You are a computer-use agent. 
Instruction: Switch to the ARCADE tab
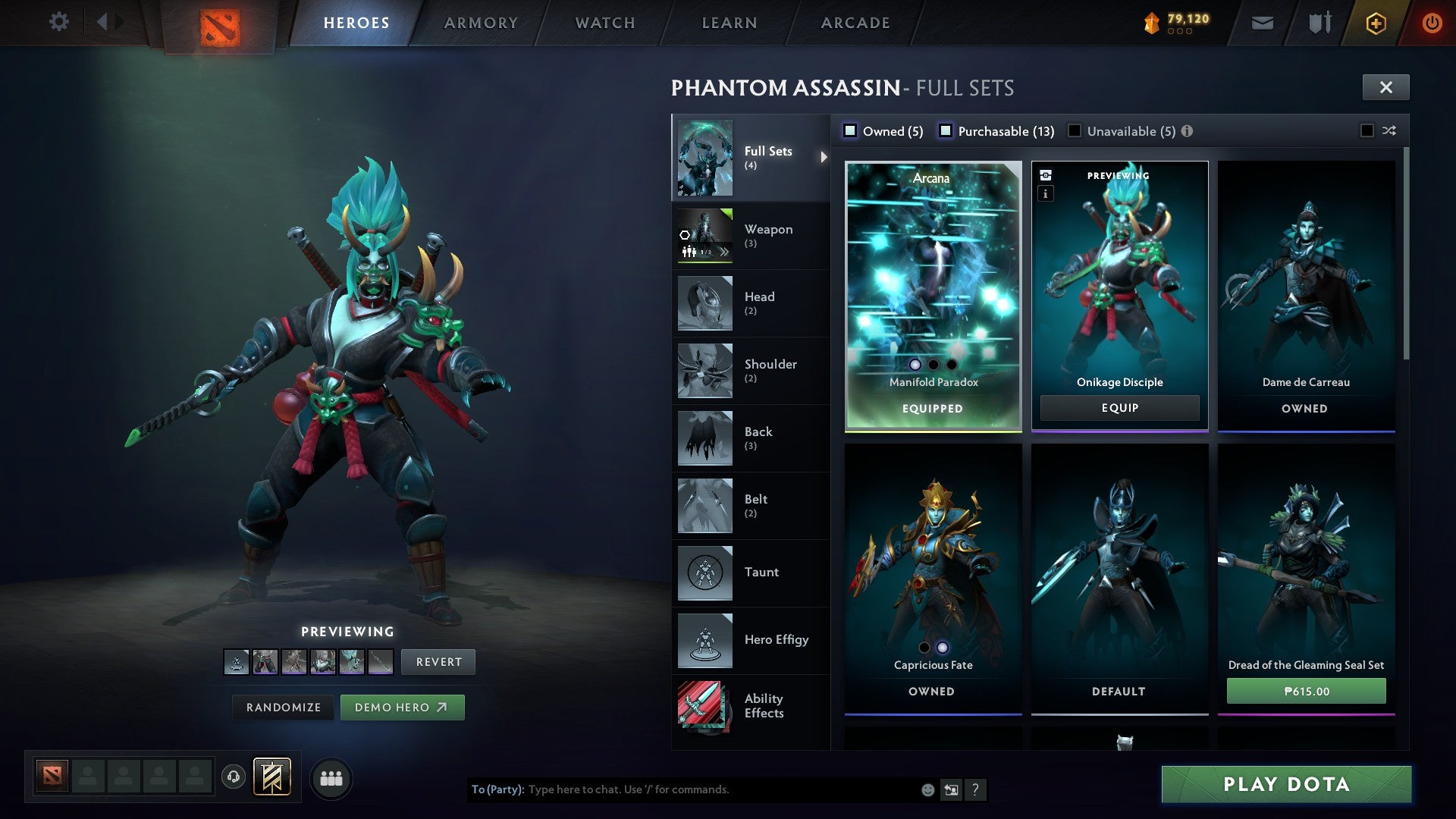tap(855, 22)
